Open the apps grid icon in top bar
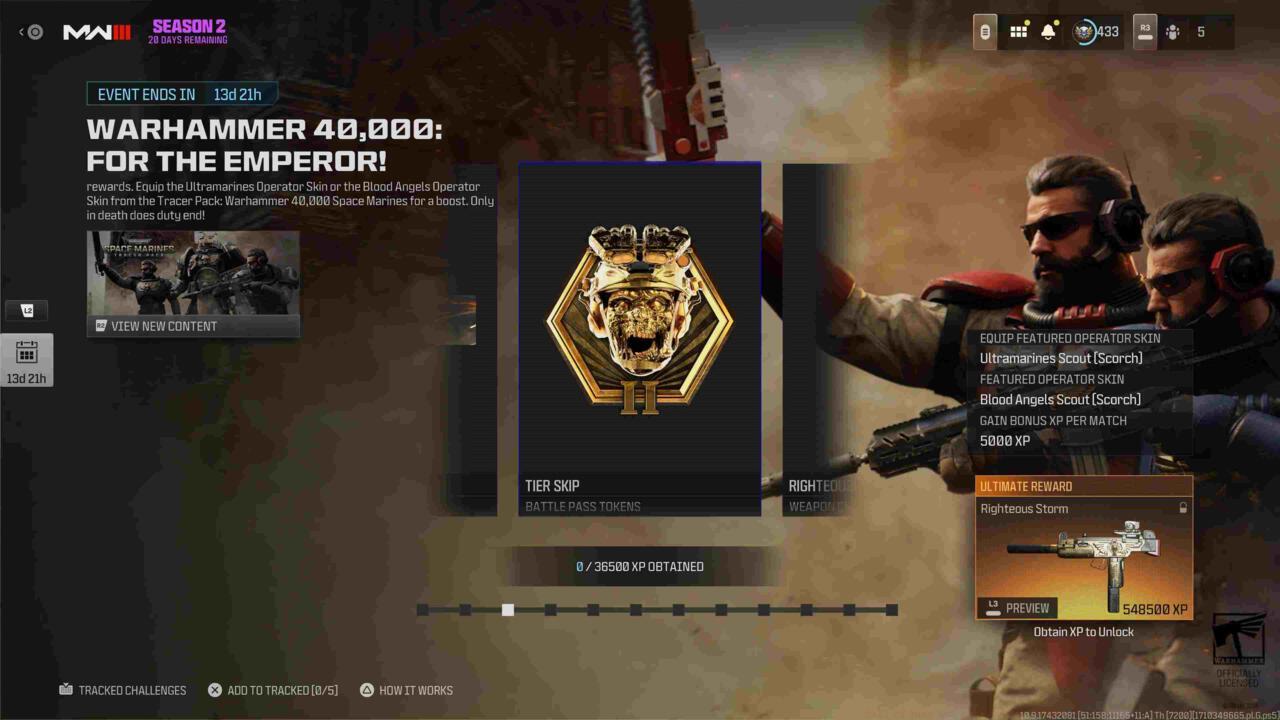The width and height of the screenshot is (1280, 720). 1019,31
